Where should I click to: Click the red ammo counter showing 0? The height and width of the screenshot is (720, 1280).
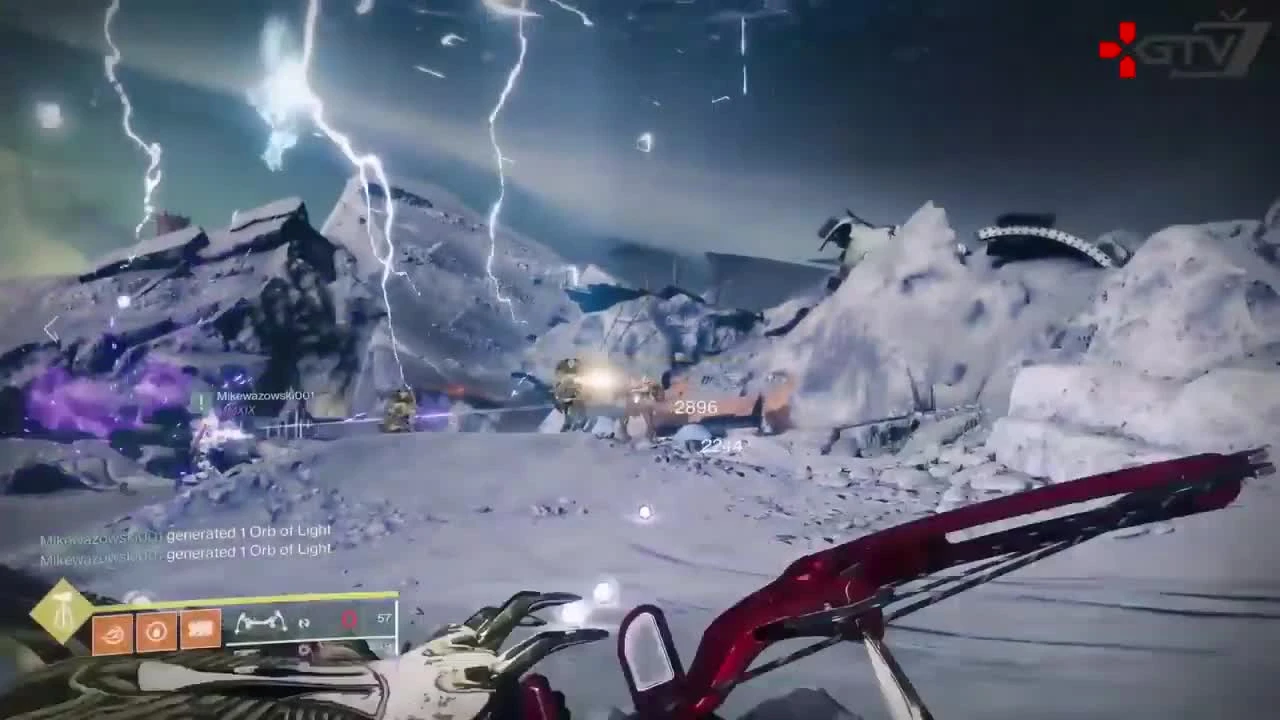point(346,619)
